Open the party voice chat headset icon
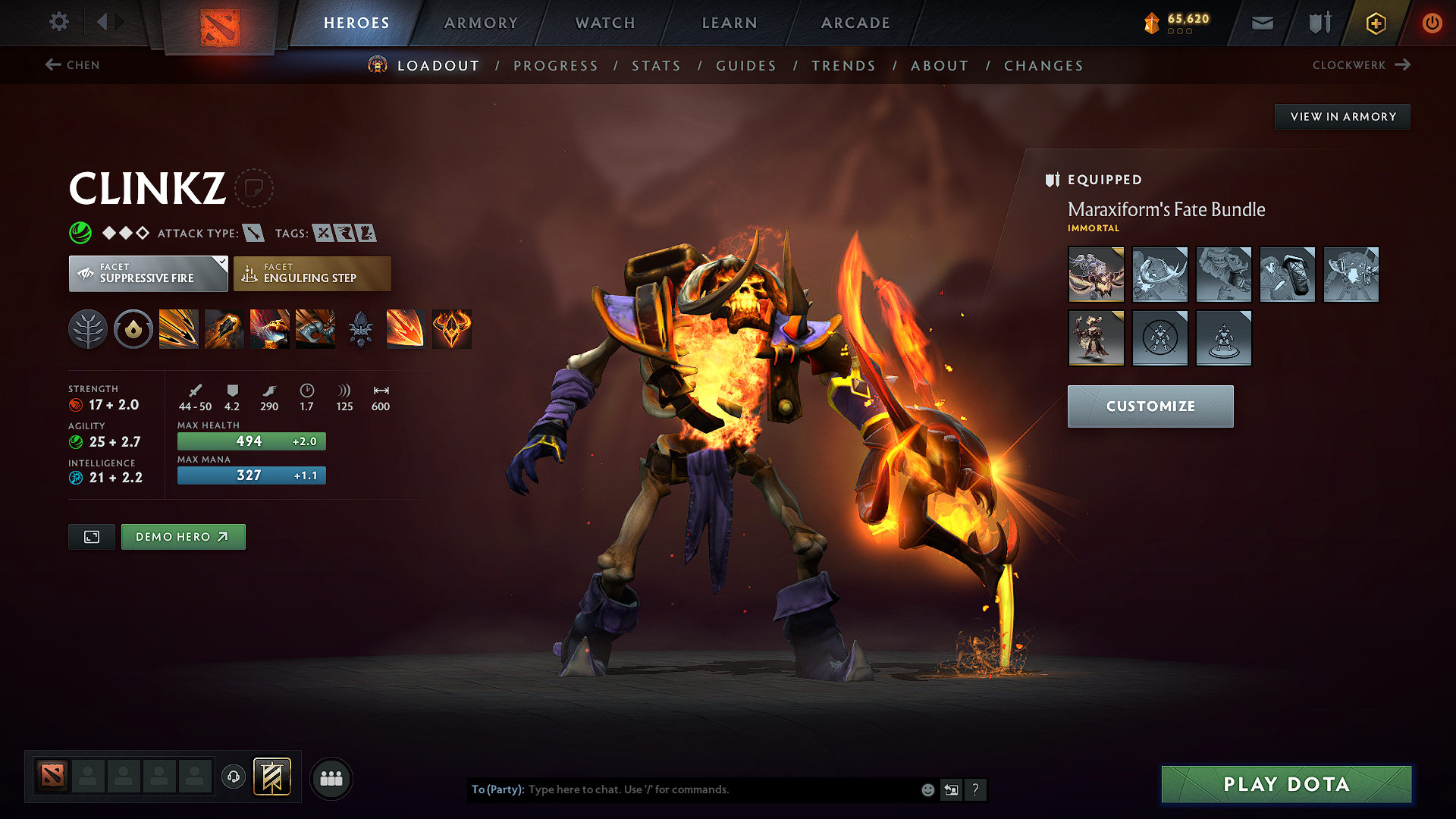1456x819 pixels. click(233, 778)
